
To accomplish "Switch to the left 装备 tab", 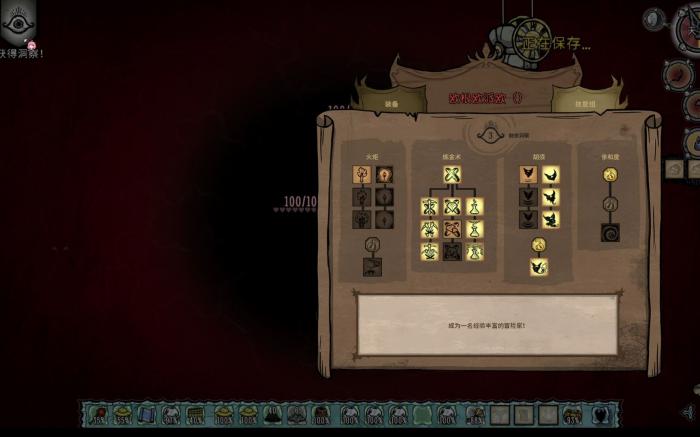I will pyautogui.click(x=391, y=102).
